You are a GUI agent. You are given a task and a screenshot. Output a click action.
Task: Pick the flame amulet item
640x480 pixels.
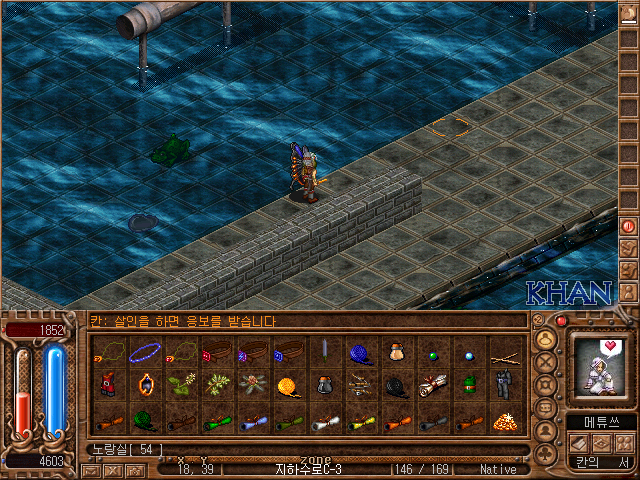tap(144, 384)
